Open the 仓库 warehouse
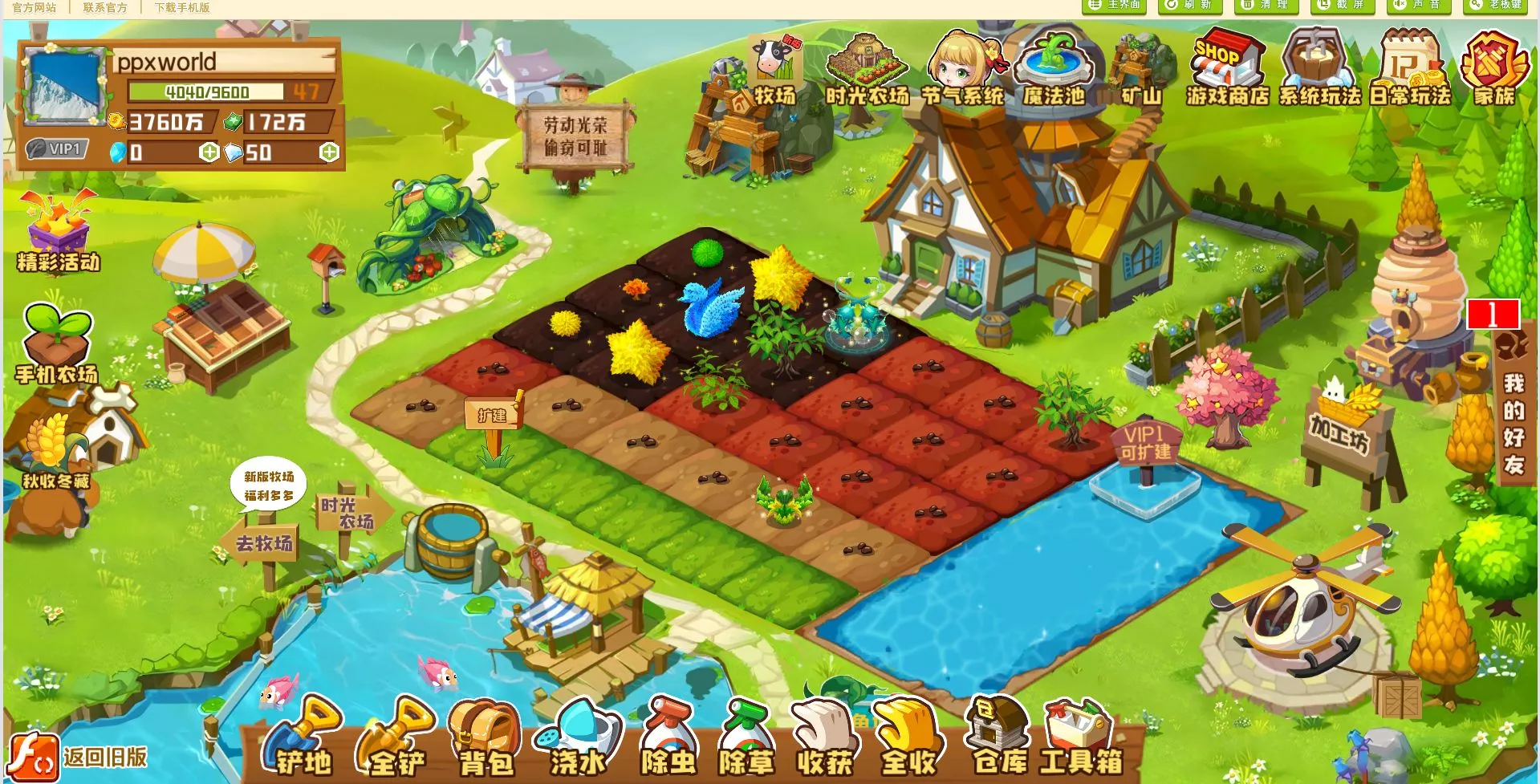The width and height of the screenshot is (1540, 784). 998,737
